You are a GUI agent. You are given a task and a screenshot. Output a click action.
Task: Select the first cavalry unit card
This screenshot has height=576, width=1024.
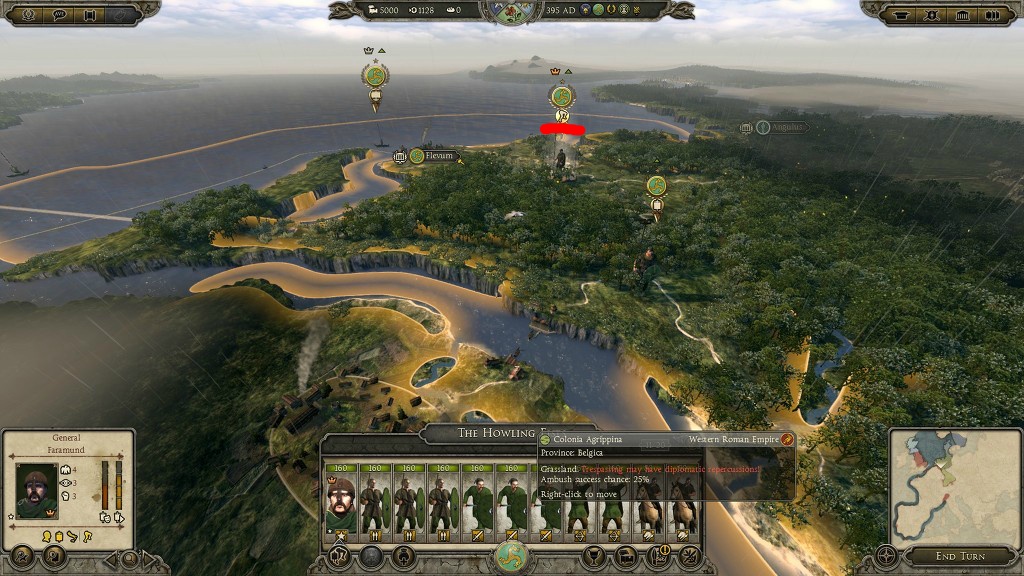tap(648, 500)
